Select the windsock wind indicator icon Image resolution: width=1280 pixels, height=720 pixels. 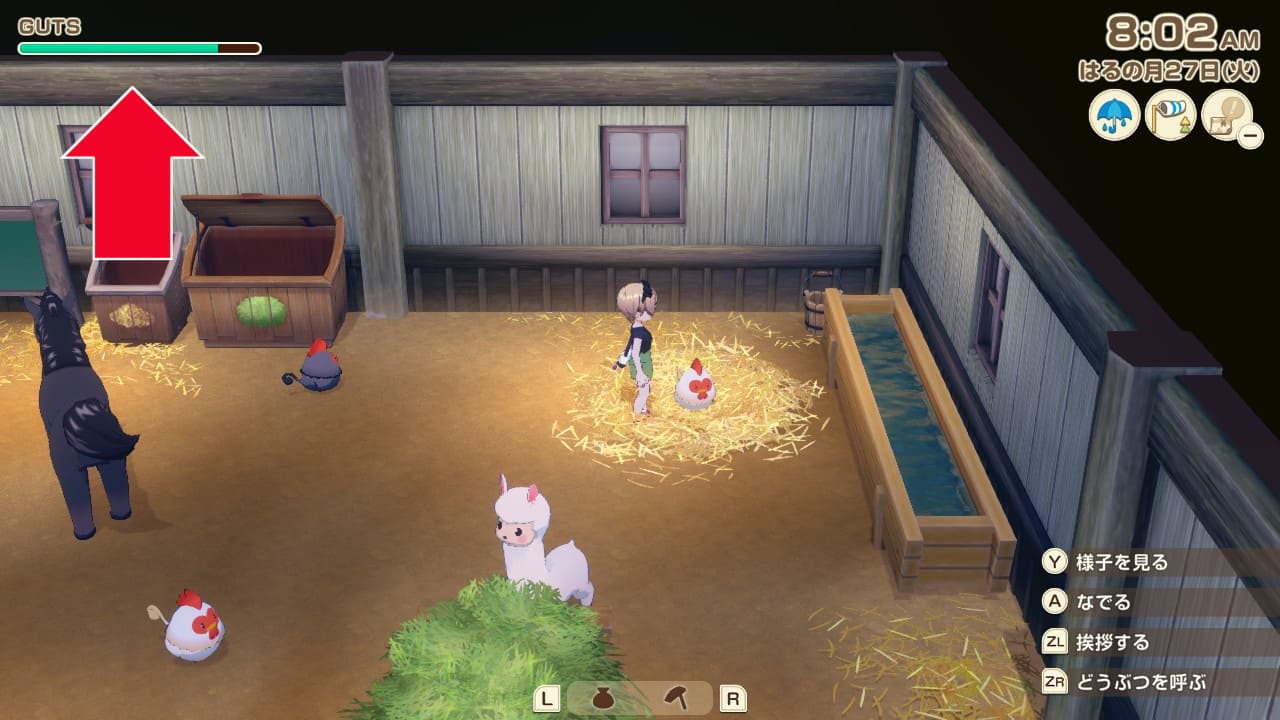coord(1170,115)
